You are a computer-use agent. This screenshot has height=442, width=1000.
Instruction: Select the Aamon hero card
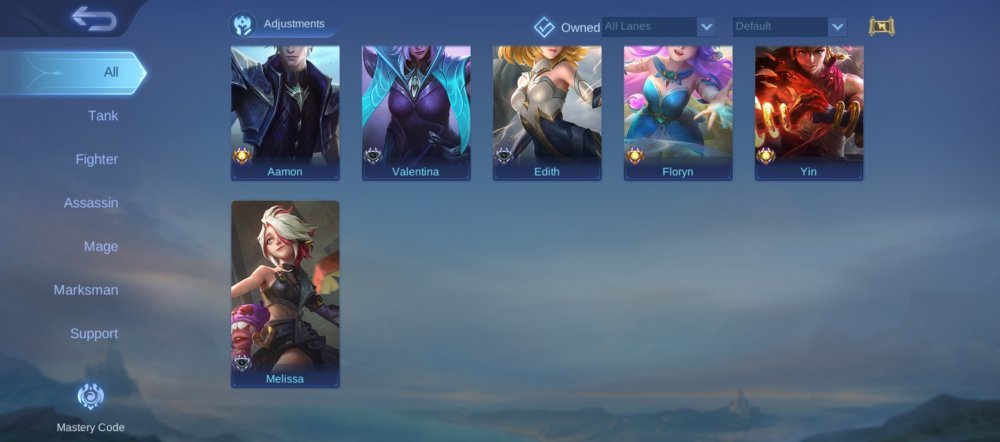(285, 112)
